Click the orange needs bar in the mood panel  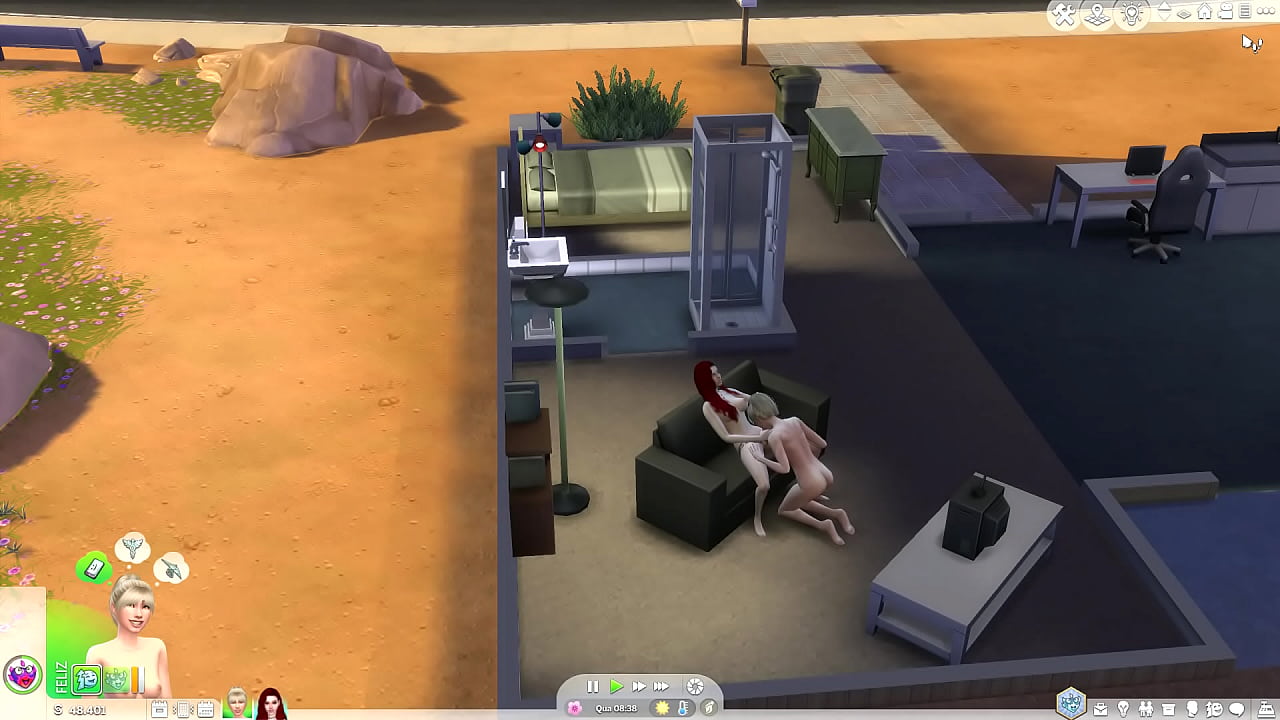(x=133, y=679)
